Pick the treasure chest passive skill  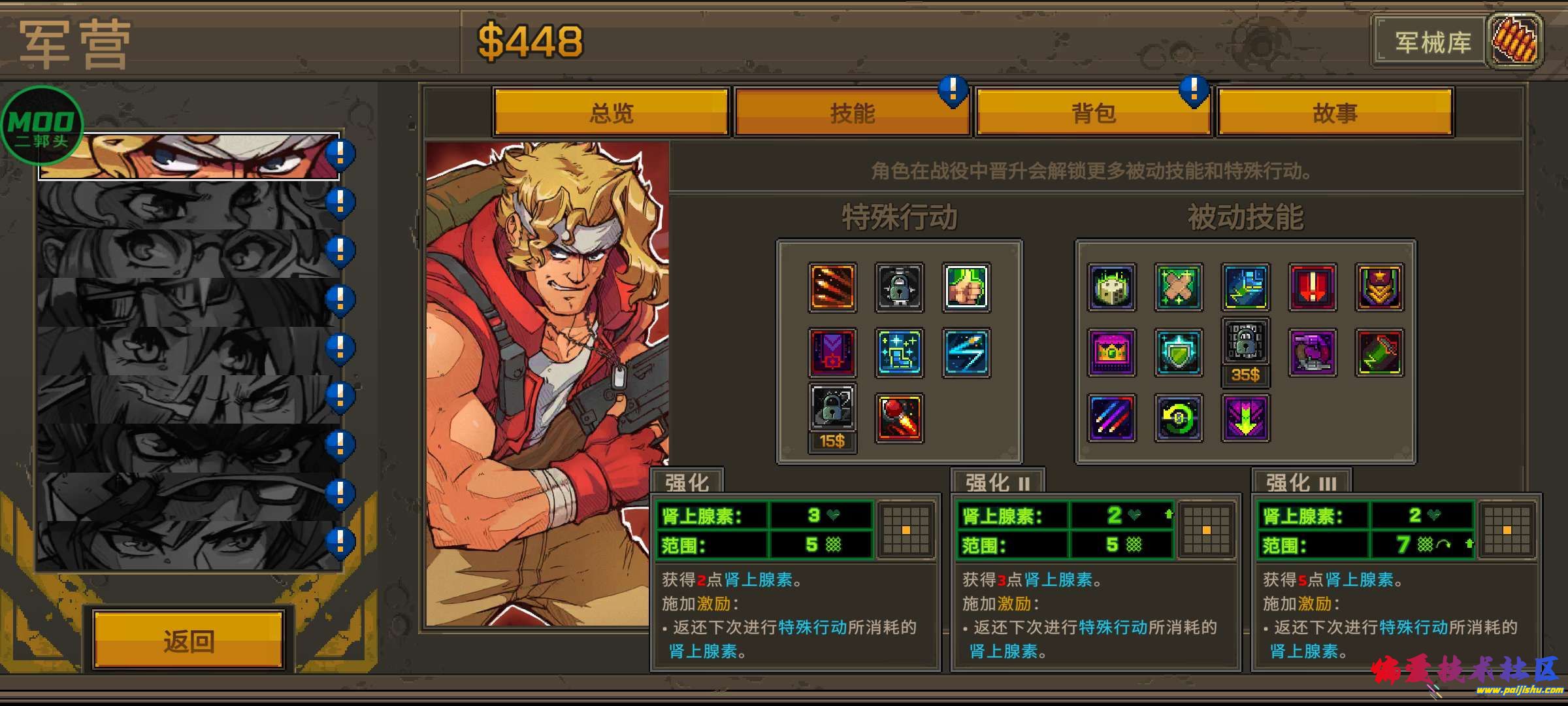1111,353
